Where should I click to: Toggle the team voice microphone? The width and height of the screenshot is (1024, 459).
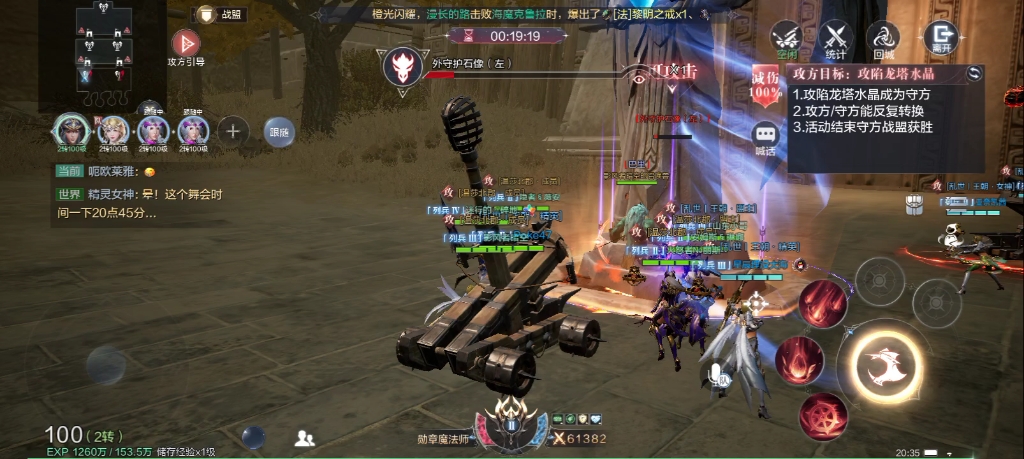pos(716,374)
